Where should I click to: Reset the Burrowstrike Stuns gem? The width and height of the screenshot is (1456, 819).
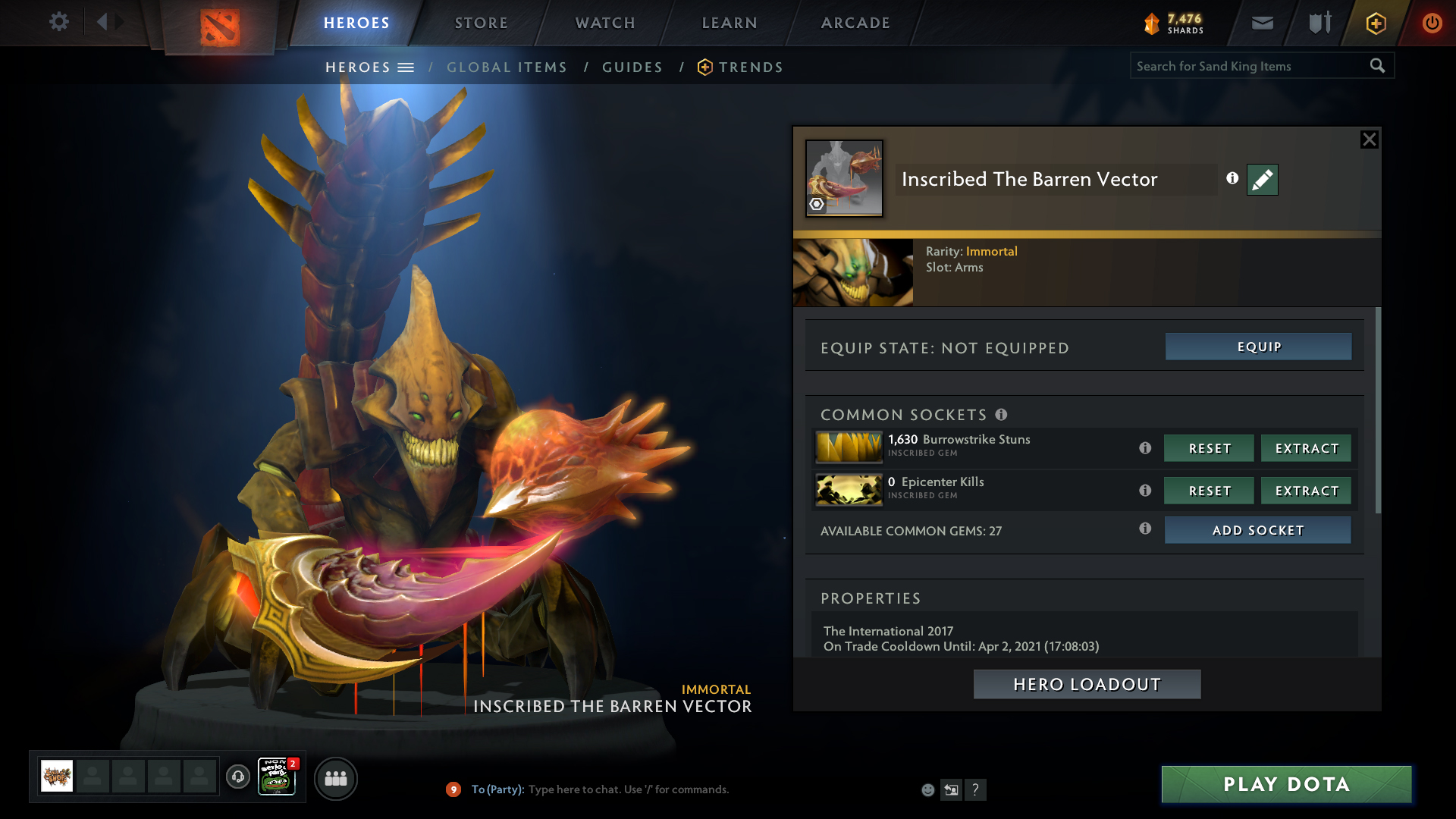(1209, 448)
